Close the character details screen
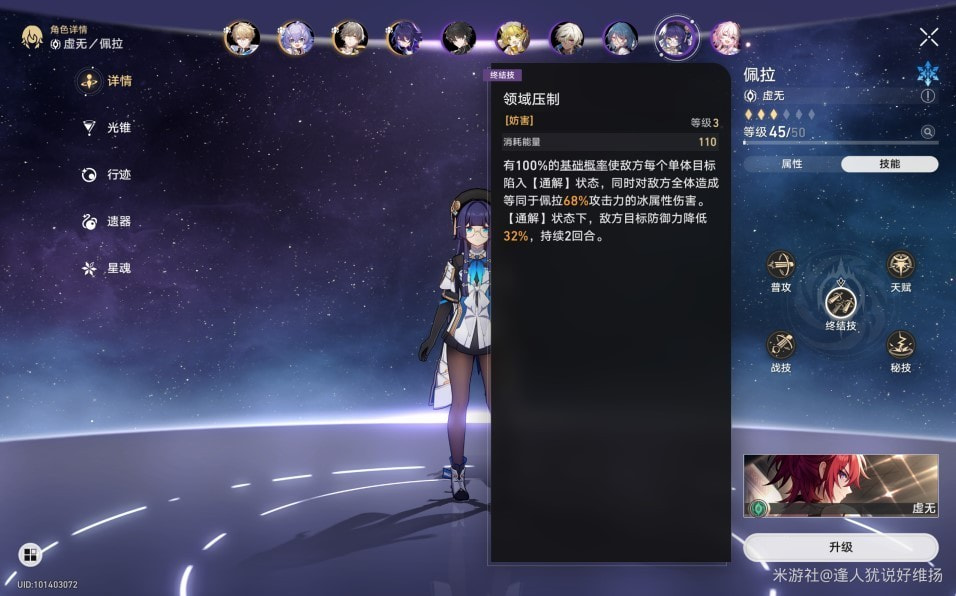 (929, 37)
